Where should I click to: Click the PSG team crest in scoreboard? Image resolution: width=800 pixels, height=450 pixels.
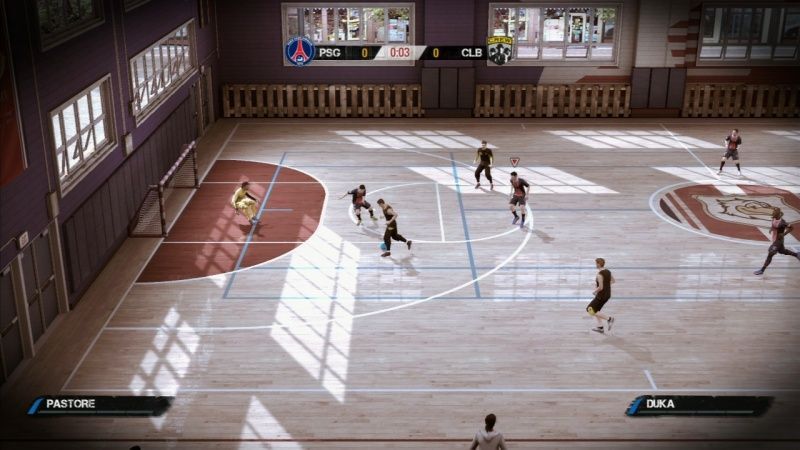pos(299,50)
